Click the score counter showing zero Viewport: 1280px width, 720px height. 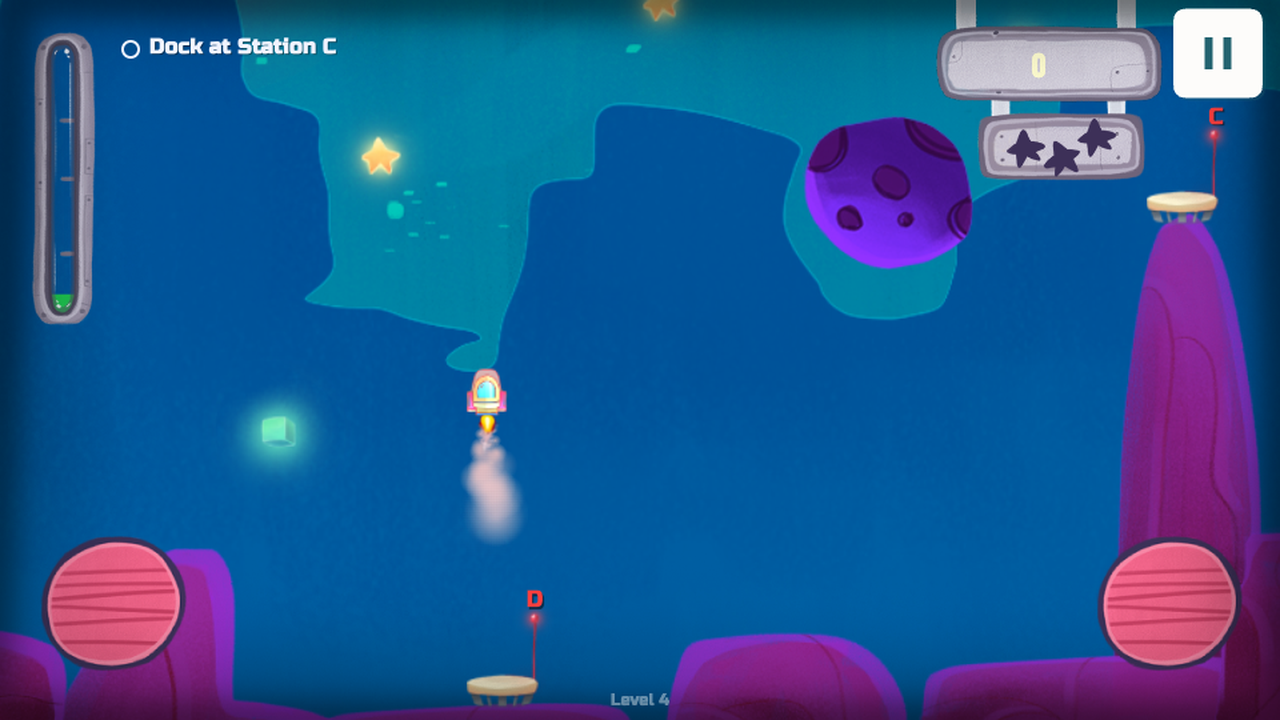pyautogui.click(x=1037, y=65)
